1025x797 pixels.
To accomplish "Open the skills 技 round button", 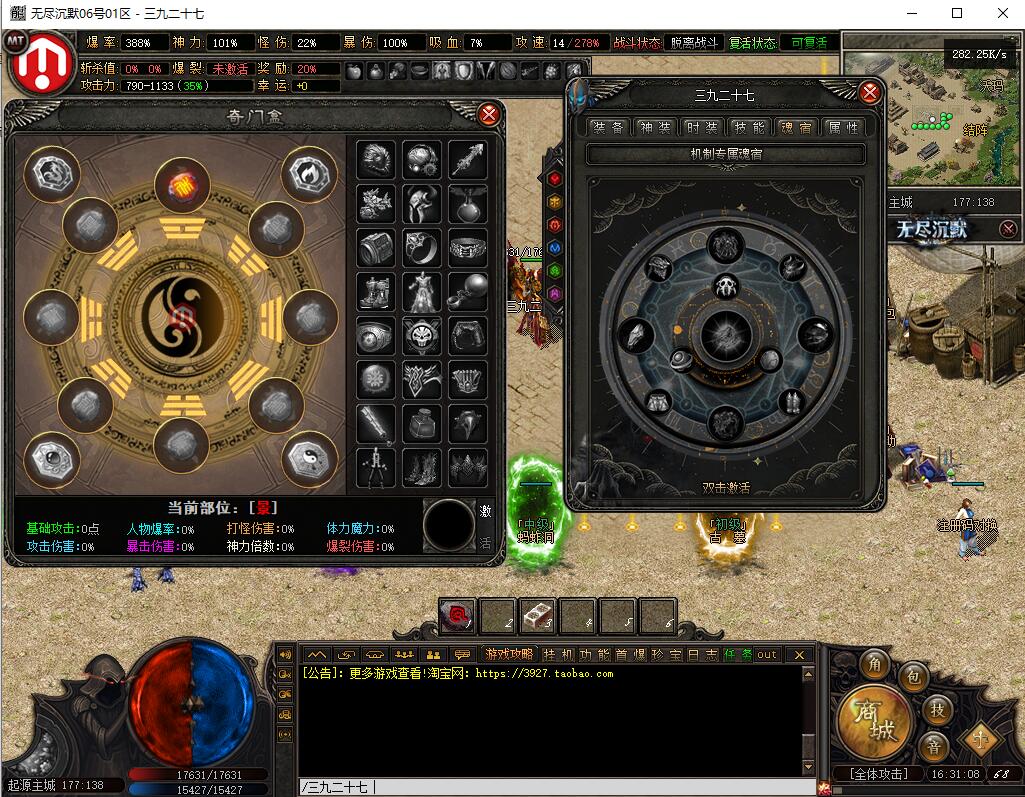I will [x=937, y=709].
